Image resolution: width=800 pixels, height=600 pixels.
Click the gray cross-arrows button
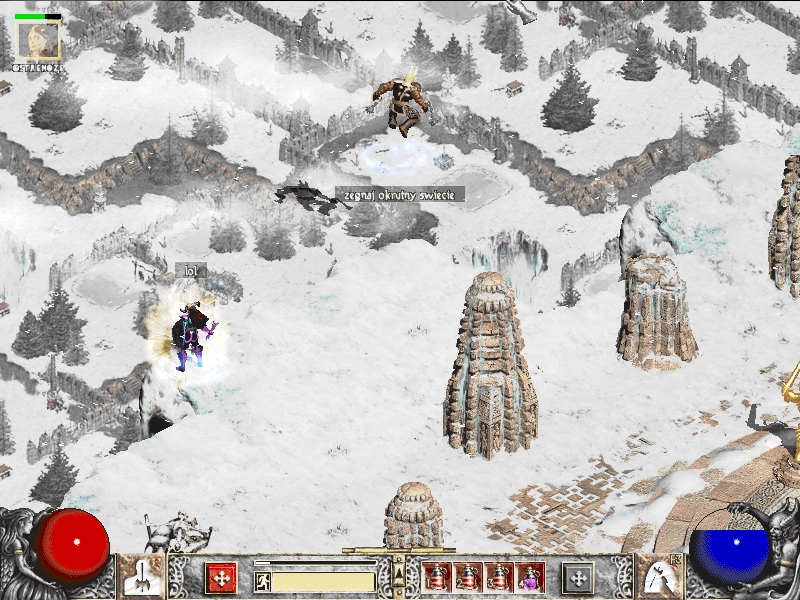tap(577, 577)
